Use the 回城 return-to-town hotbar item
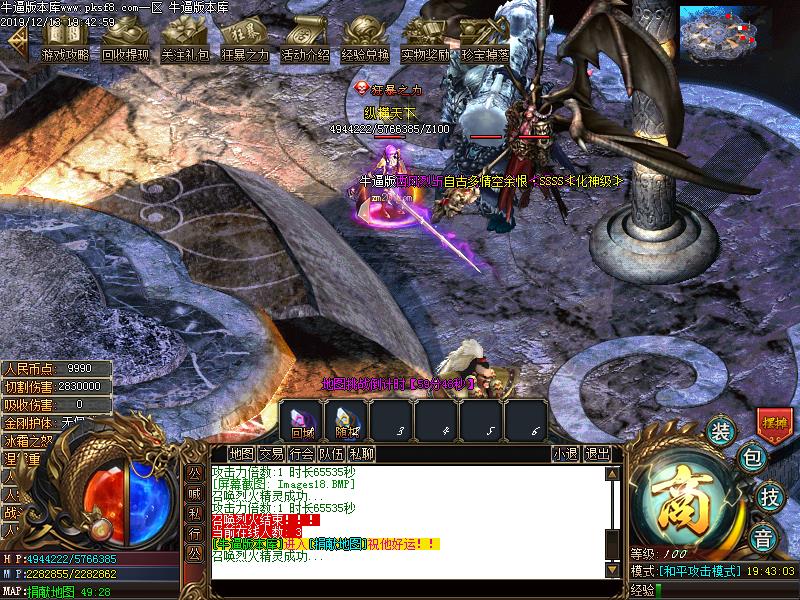Screen dimensions: 800x600 [302, 421]
